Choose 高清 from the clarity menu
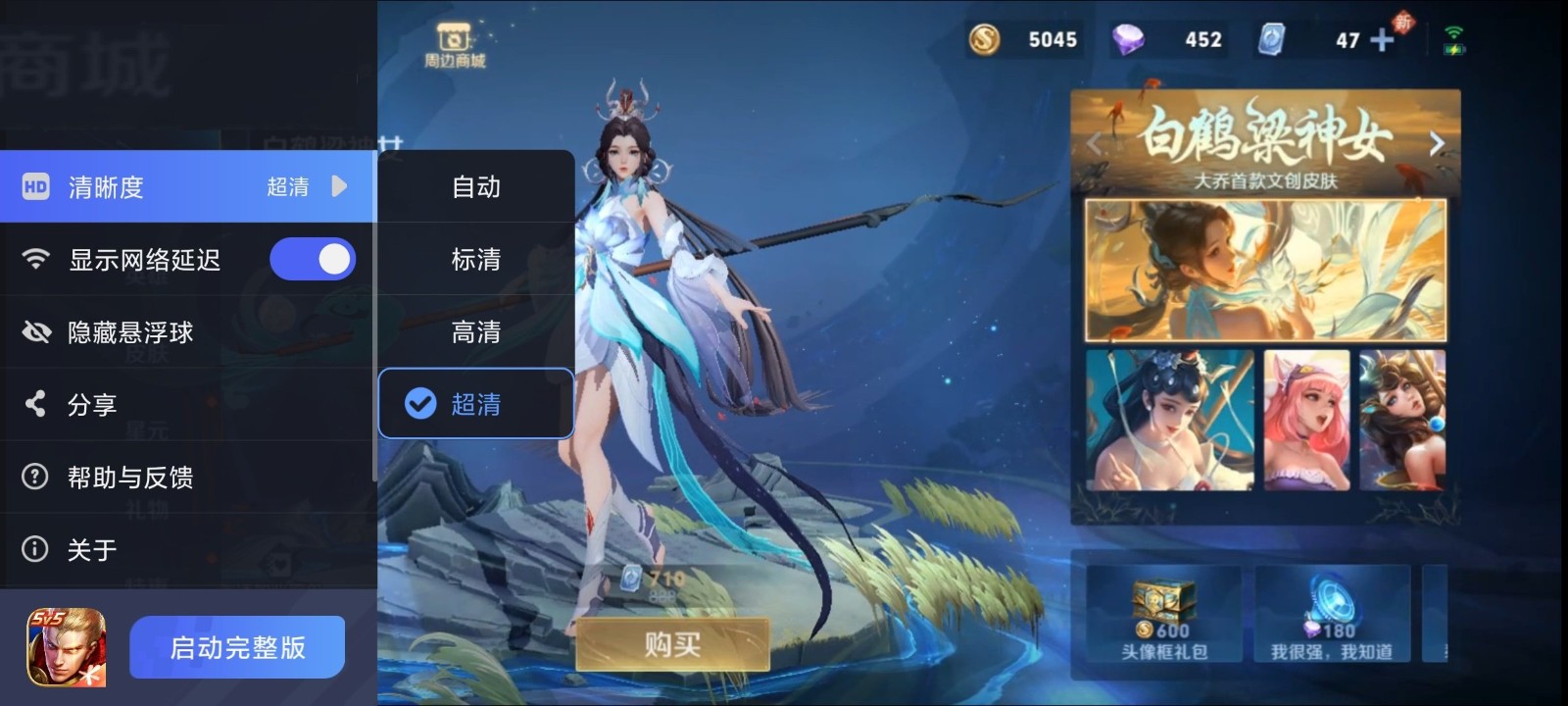Image resolution: width=1568 pixels, height=706 pixels. pyautogui.click(x=476, y=331)
